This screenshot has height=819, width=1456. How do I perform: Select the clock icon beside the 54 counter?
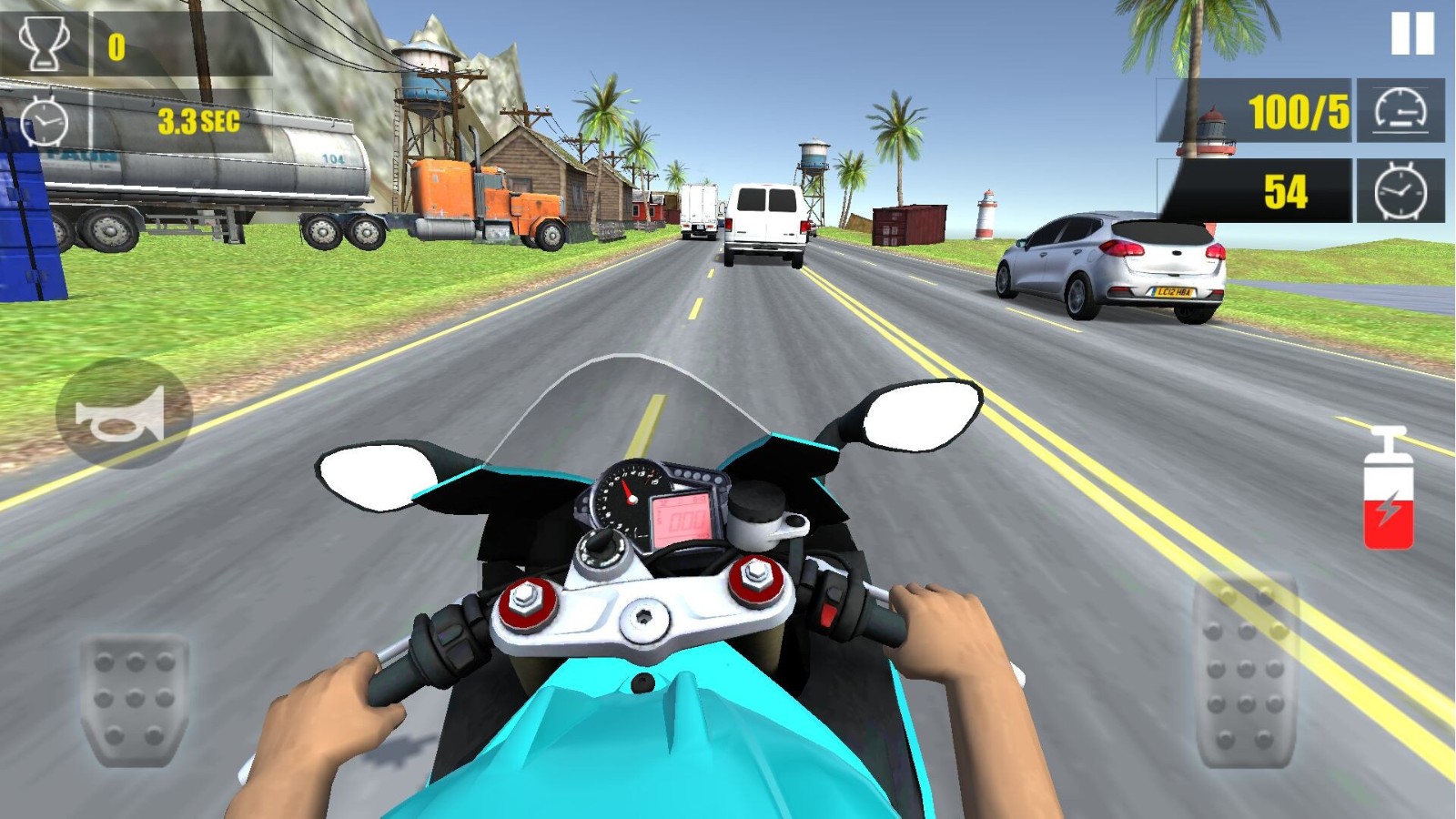tap(1399, 191)
